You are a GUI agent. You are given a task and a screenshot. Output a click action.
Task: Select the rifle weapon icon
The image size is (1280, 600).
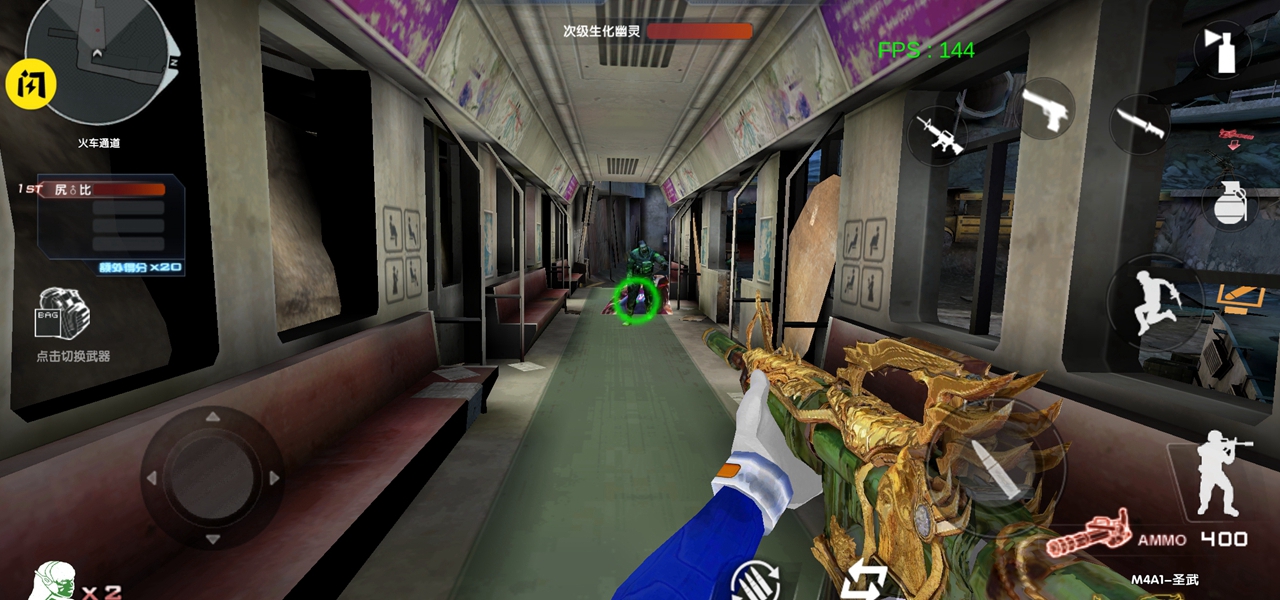[x=938, y=135]
